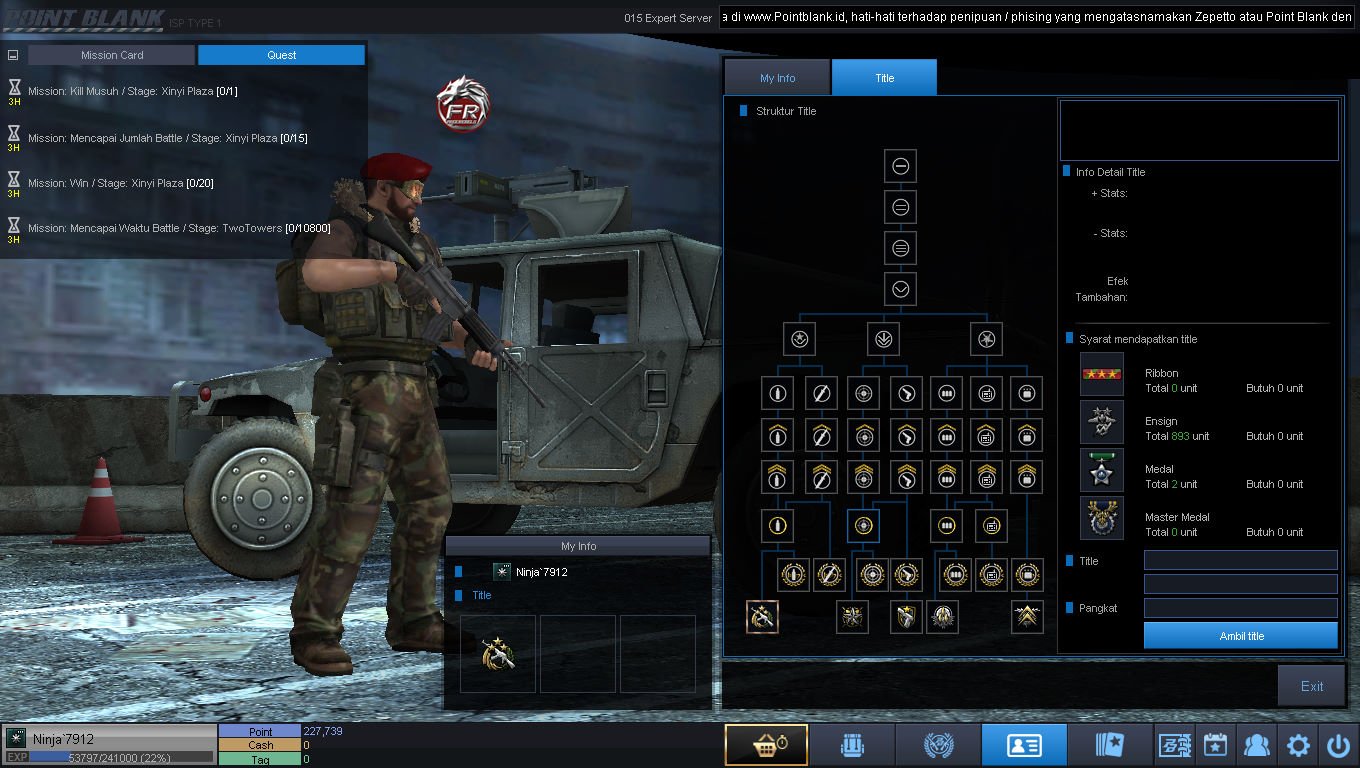Switch to the My Info tab
Viewport: 1360px width, 768px height.
[777, 78]
